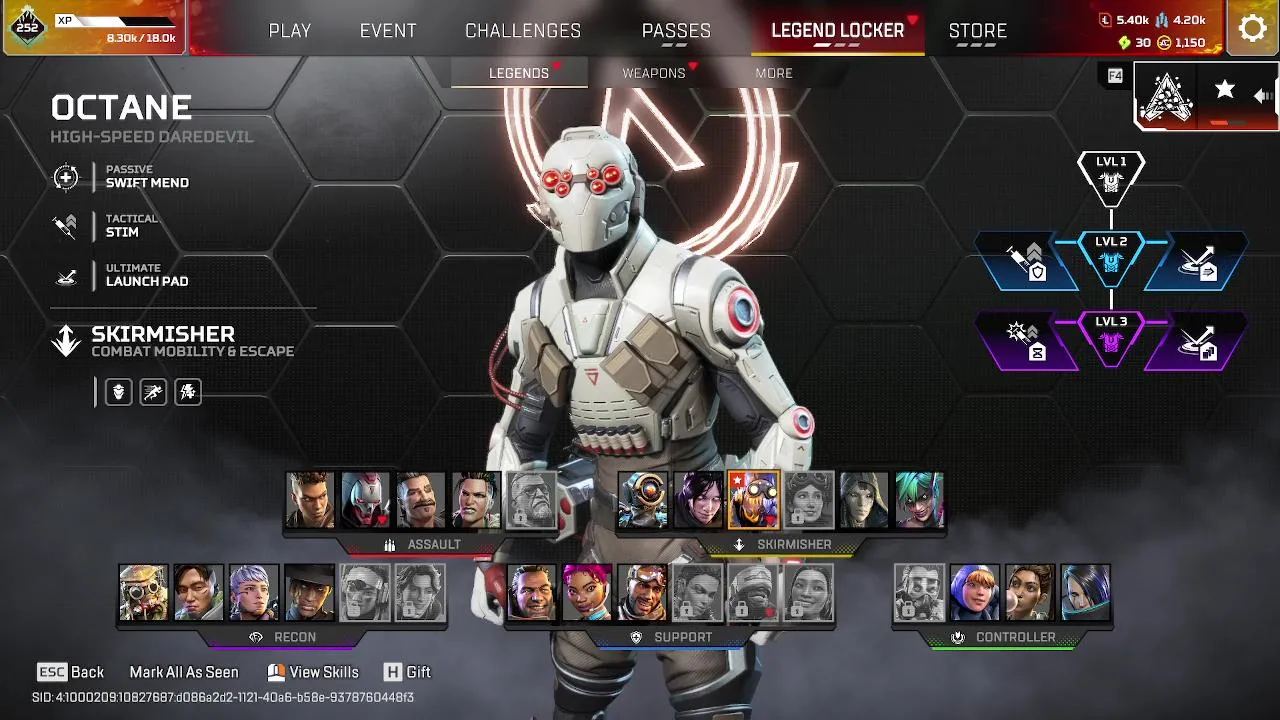Go to the Challenges tab
This screenshot has height=720, width=1280.
[523, 31]
